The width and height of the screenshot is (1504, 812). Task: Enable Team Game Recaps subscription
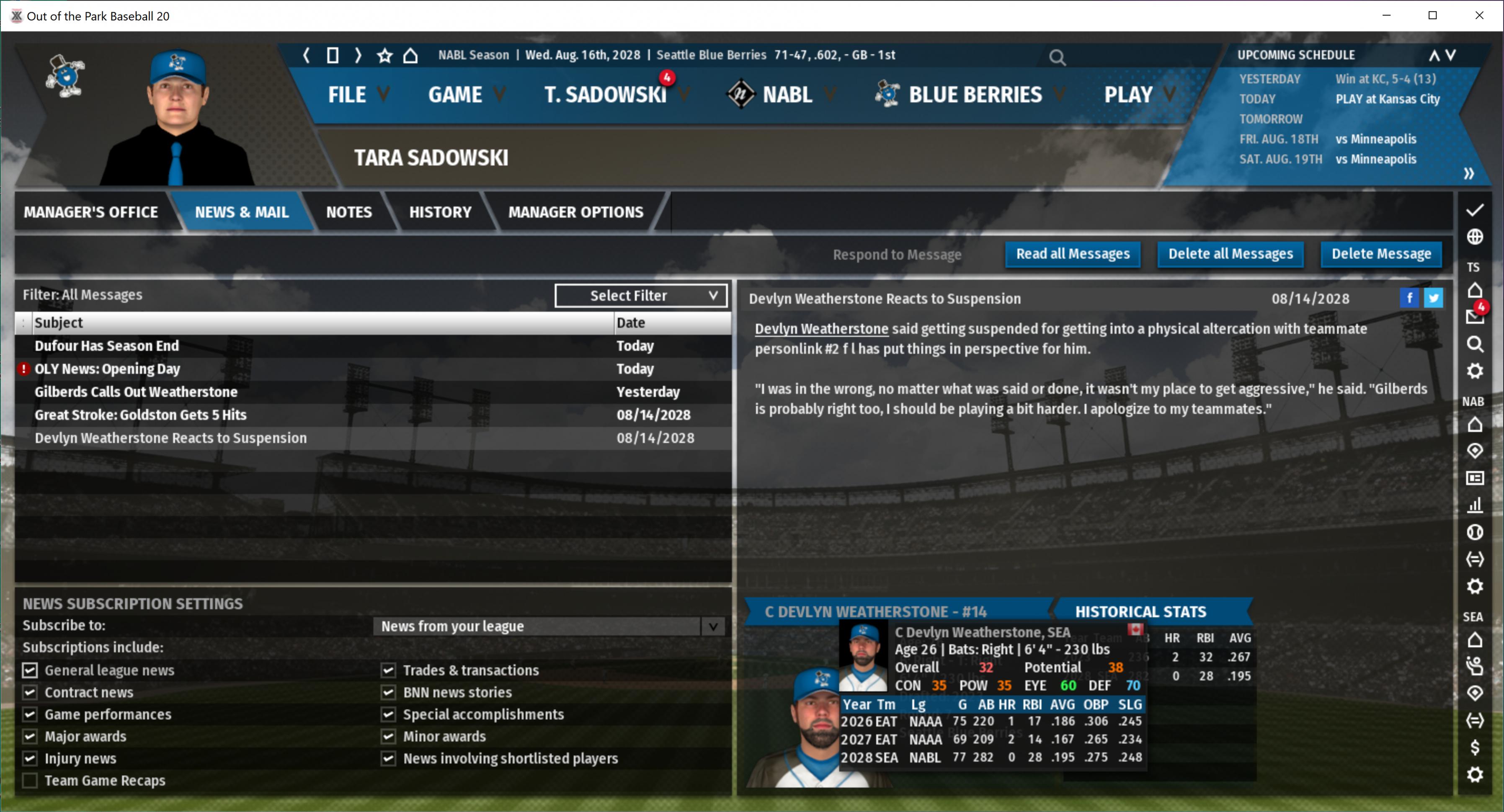(30, 781)
